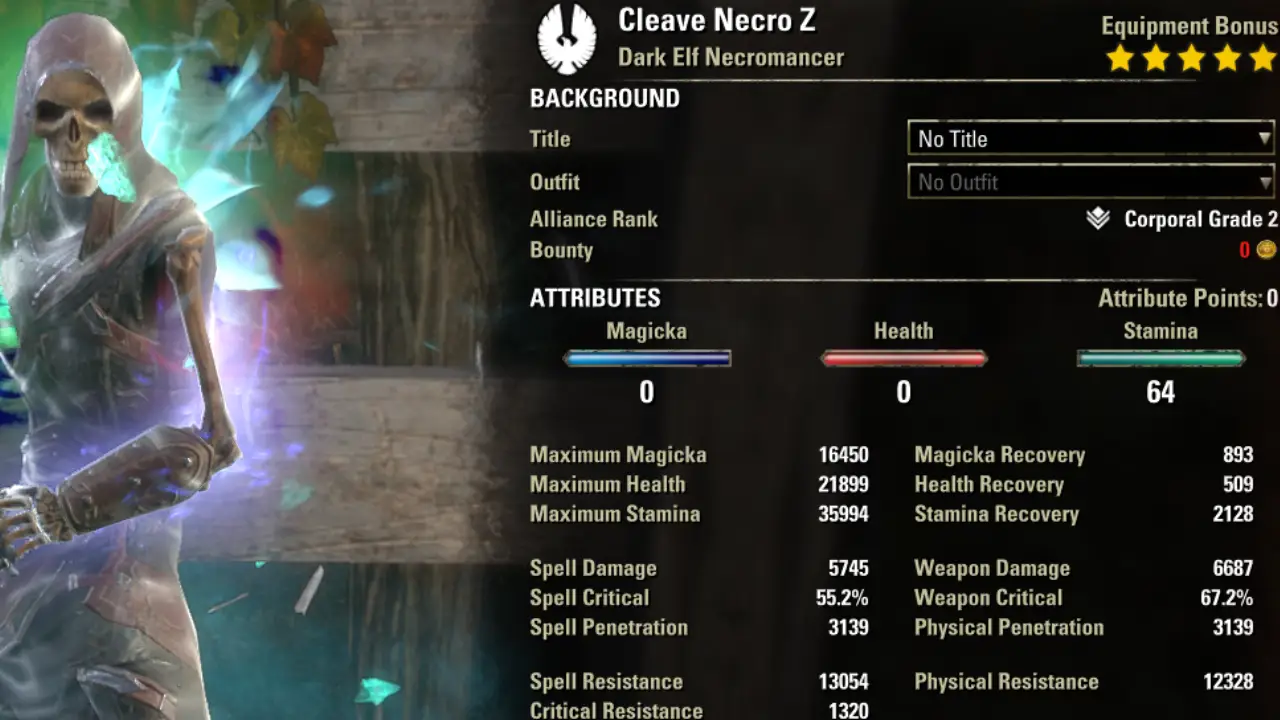The image size is (1280, 720).
Task: Click the fifth Equipment Bonus star
Action: click(x=1263, y=58)
